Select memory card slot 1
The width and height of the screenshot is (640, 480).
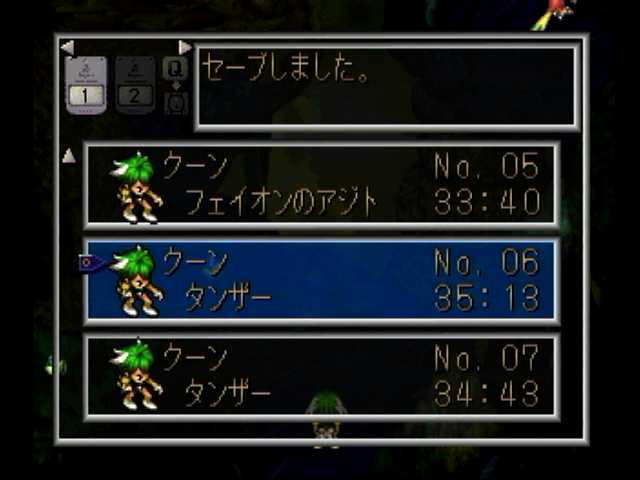[x=86, y=85]
